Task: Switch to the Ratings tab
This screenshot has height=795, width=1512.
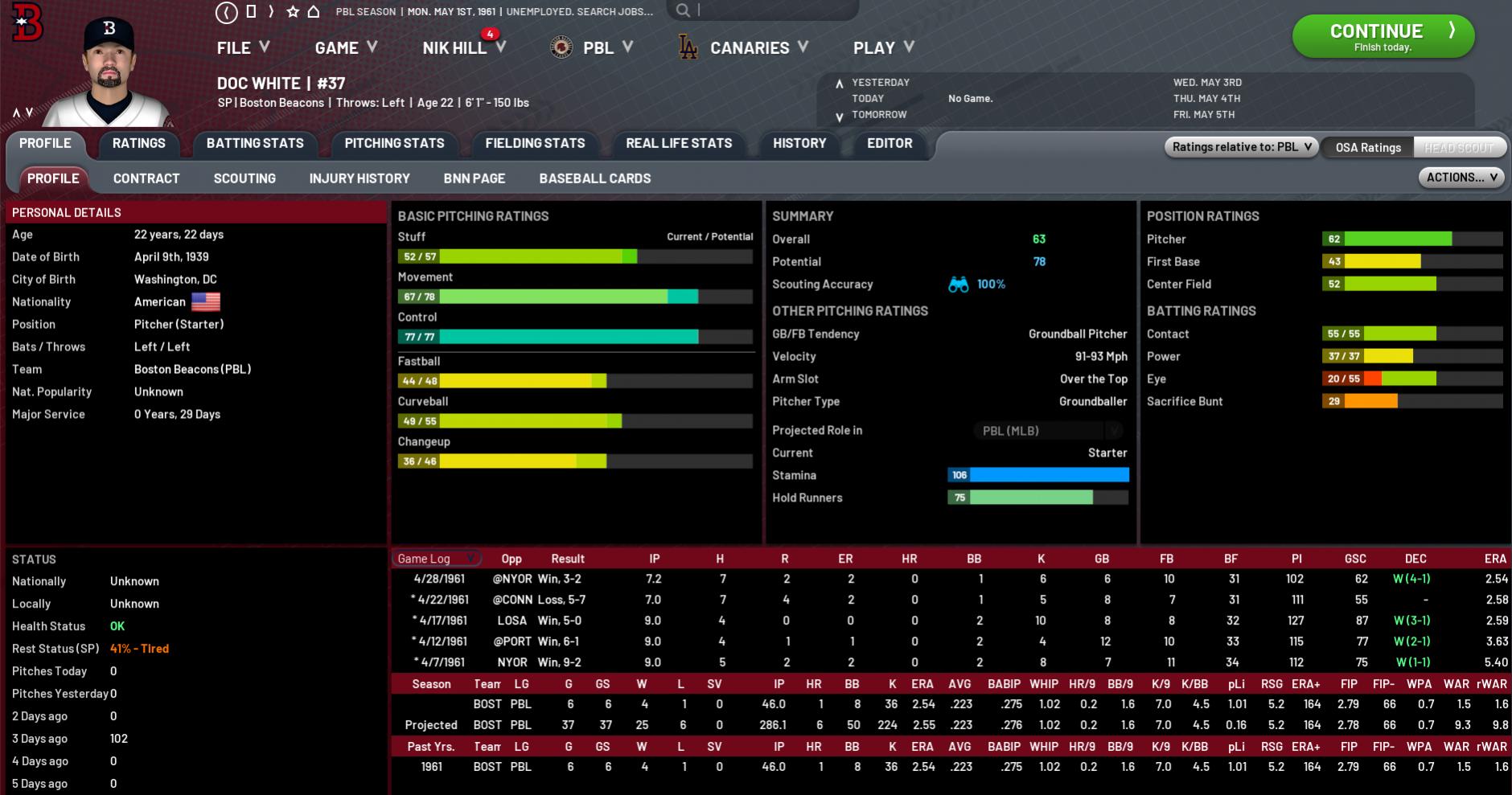Action: pos(138,143)
